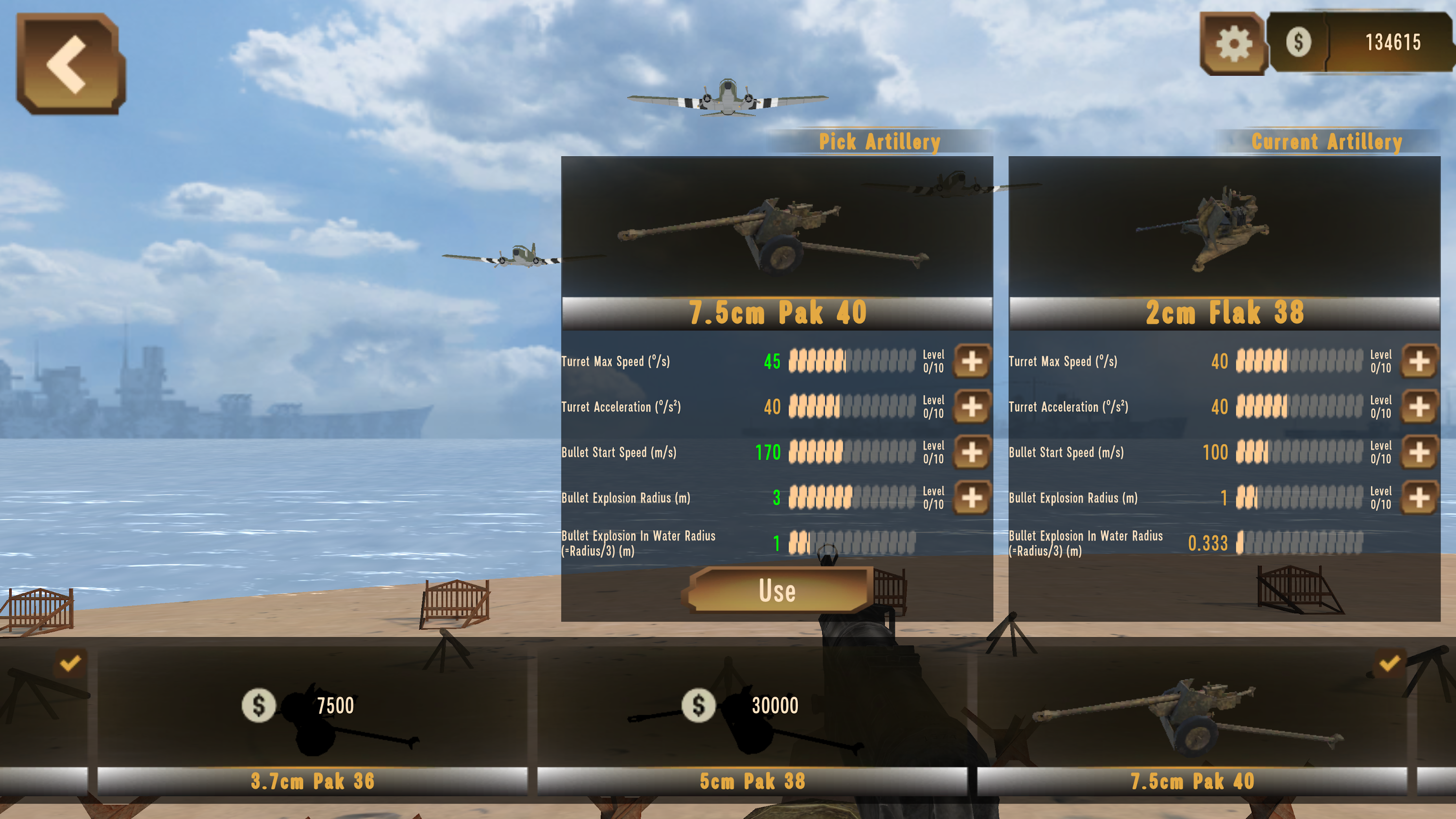Viewport: 1456px width, 819px height.
Task: Click the Bullet Start Speed progress bar
Action: 853,452
